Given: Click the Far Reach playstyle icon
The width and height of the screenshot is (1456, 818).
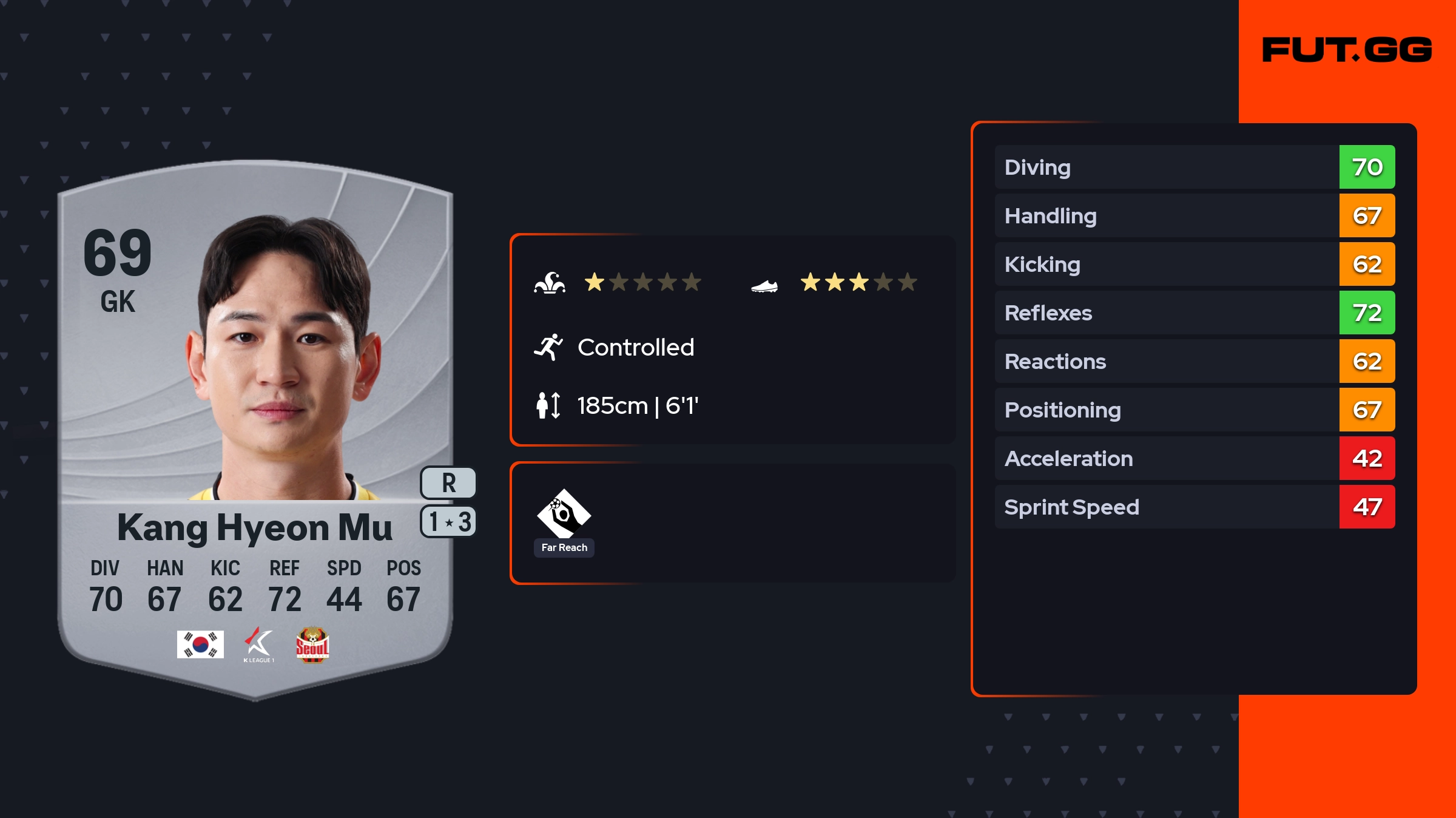Looking at the screenshot, I should coord(564,514).
